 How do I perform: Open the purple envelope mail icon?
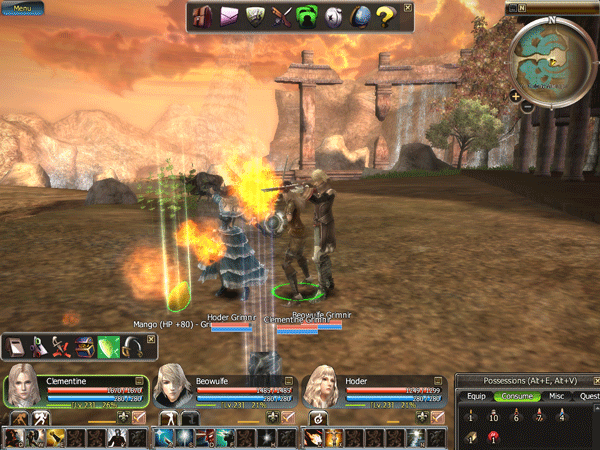click(x=228, y=17)
